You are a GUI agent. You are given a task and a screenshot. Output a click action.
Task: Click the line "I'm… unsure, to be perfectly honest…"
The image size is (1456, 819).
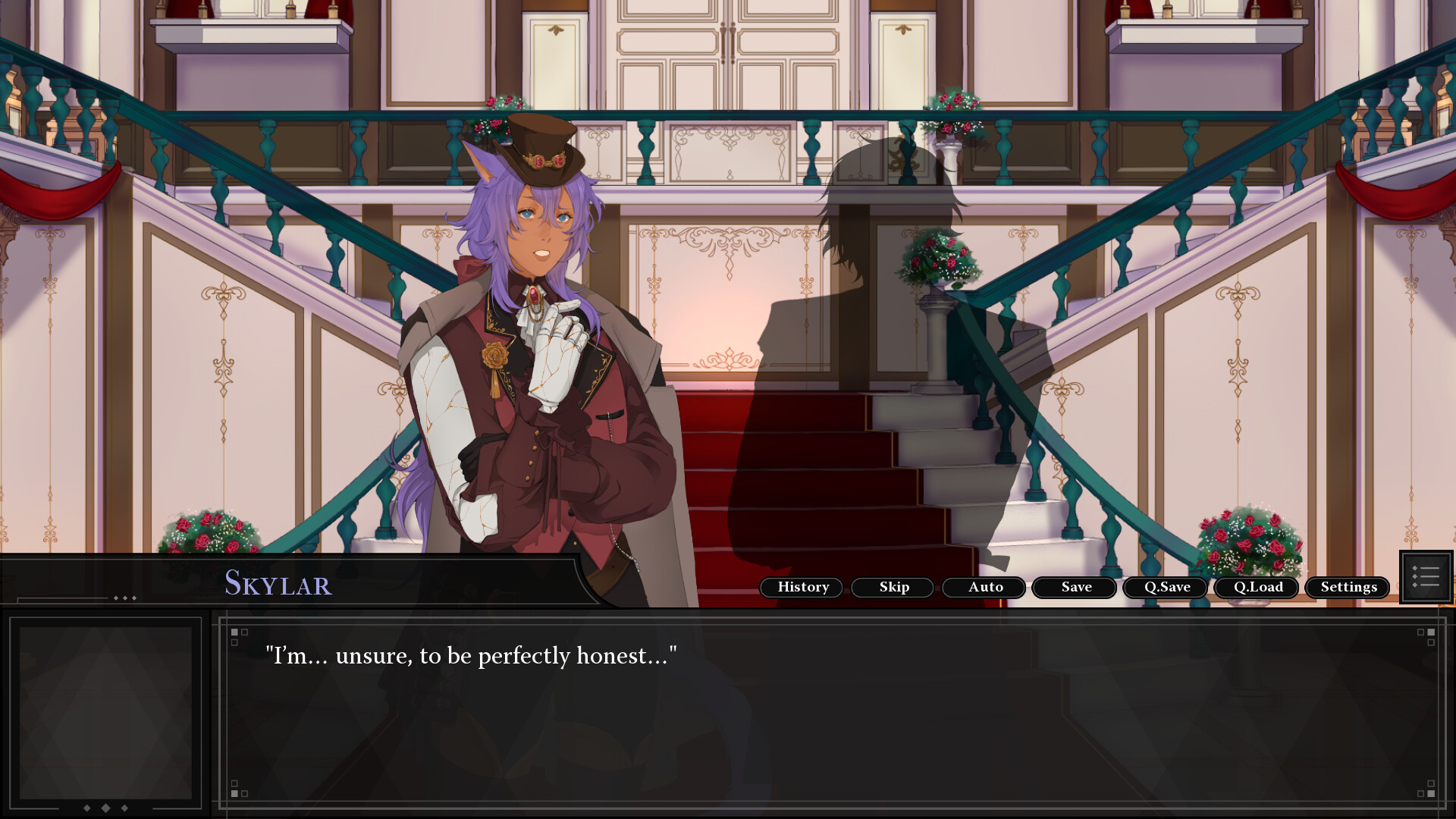click(472, 657)
